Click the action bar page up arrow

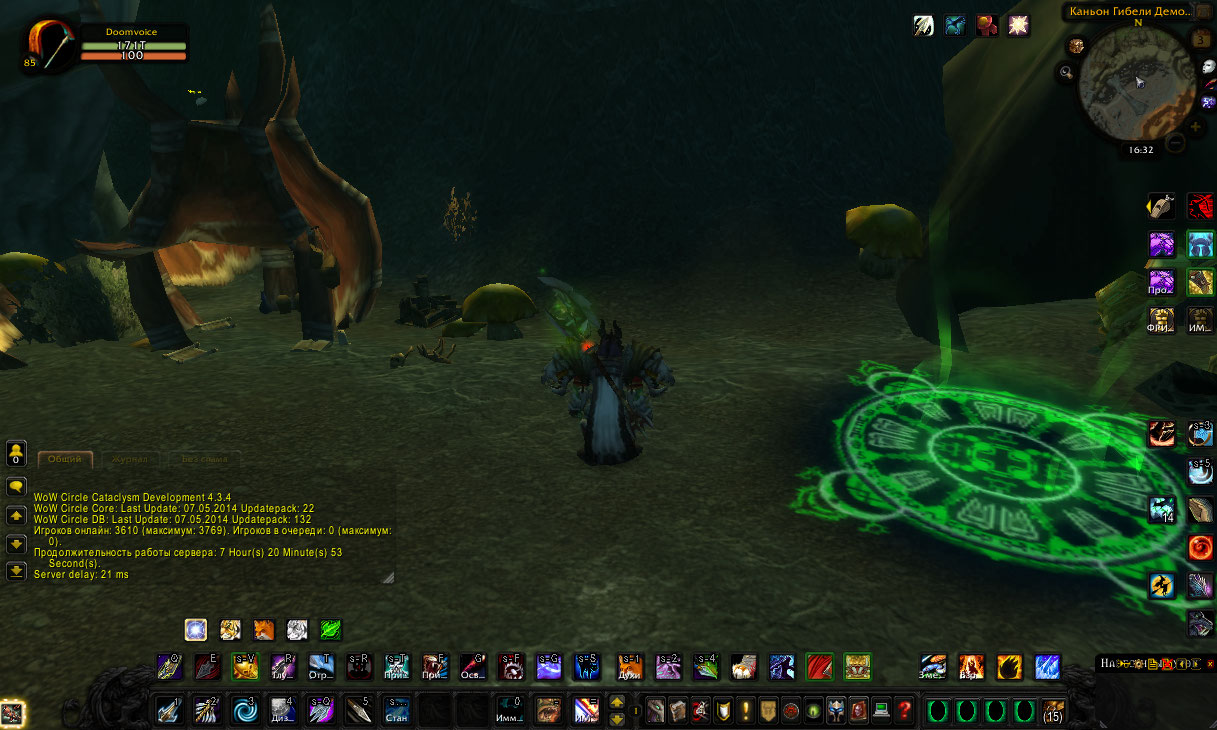pyautogui.click(x=617, y=702)
